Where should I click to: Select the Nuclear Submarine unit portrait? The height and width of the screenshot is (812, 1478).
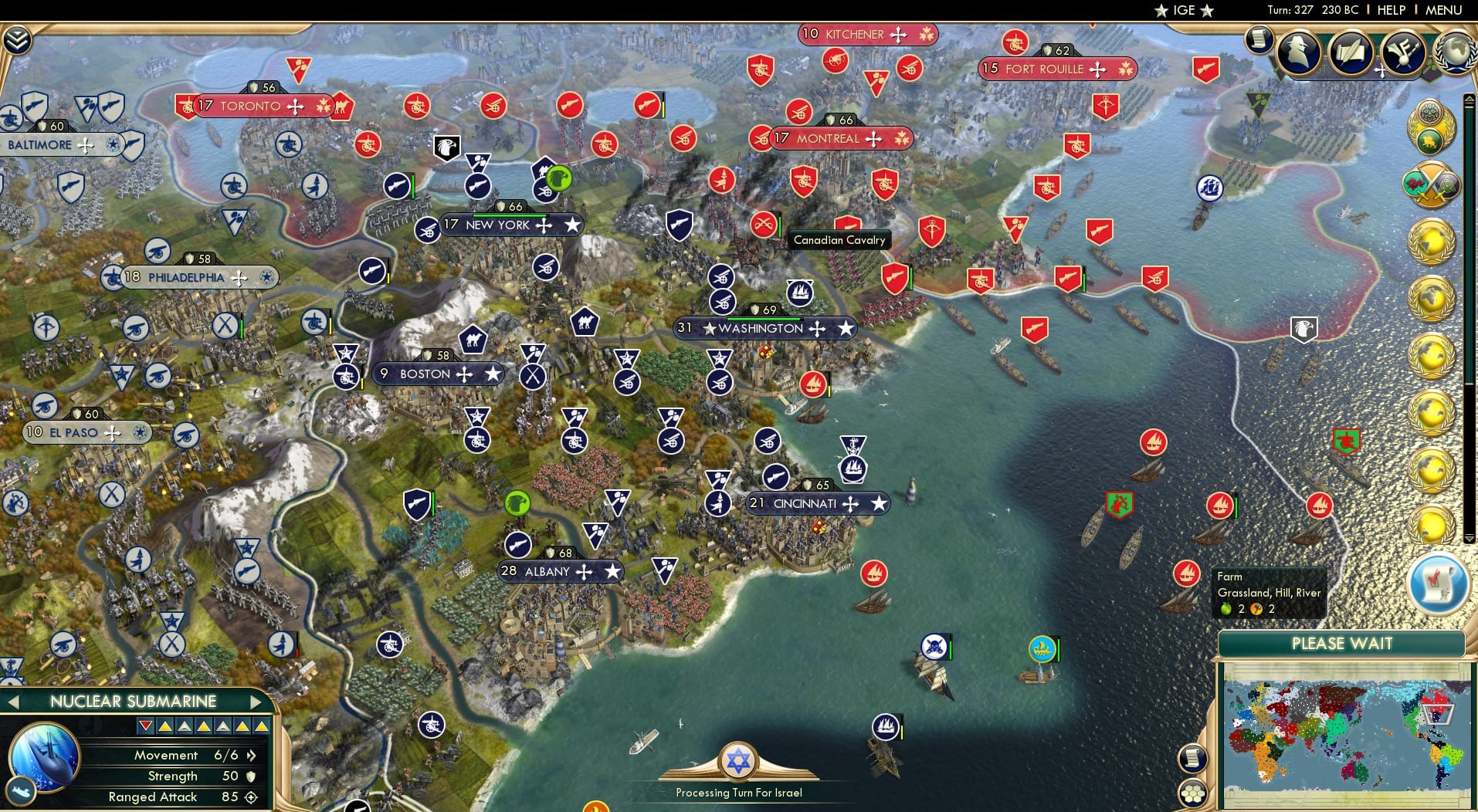(x=43, y=763)
